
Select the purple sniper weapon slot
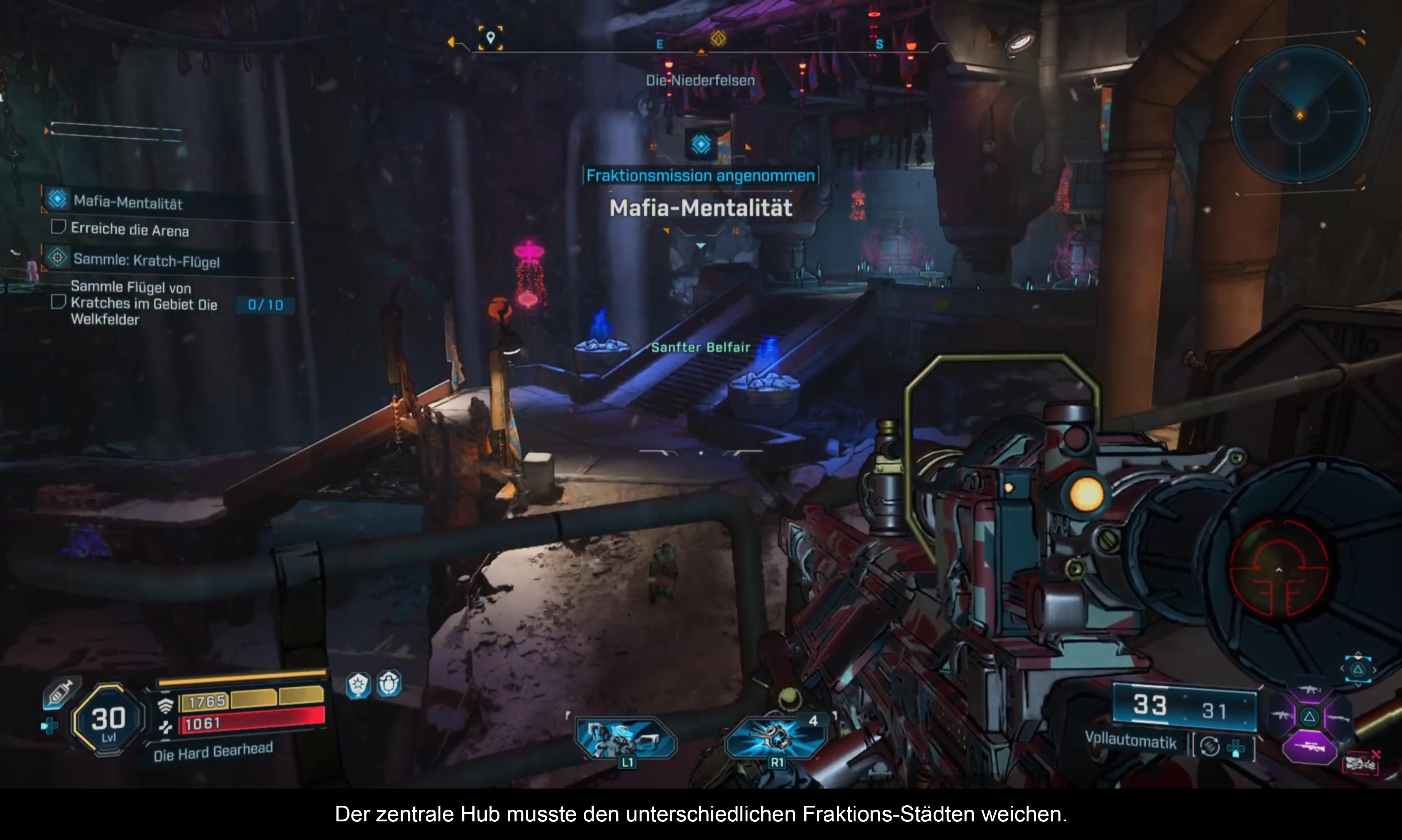tap(1309, 748)
